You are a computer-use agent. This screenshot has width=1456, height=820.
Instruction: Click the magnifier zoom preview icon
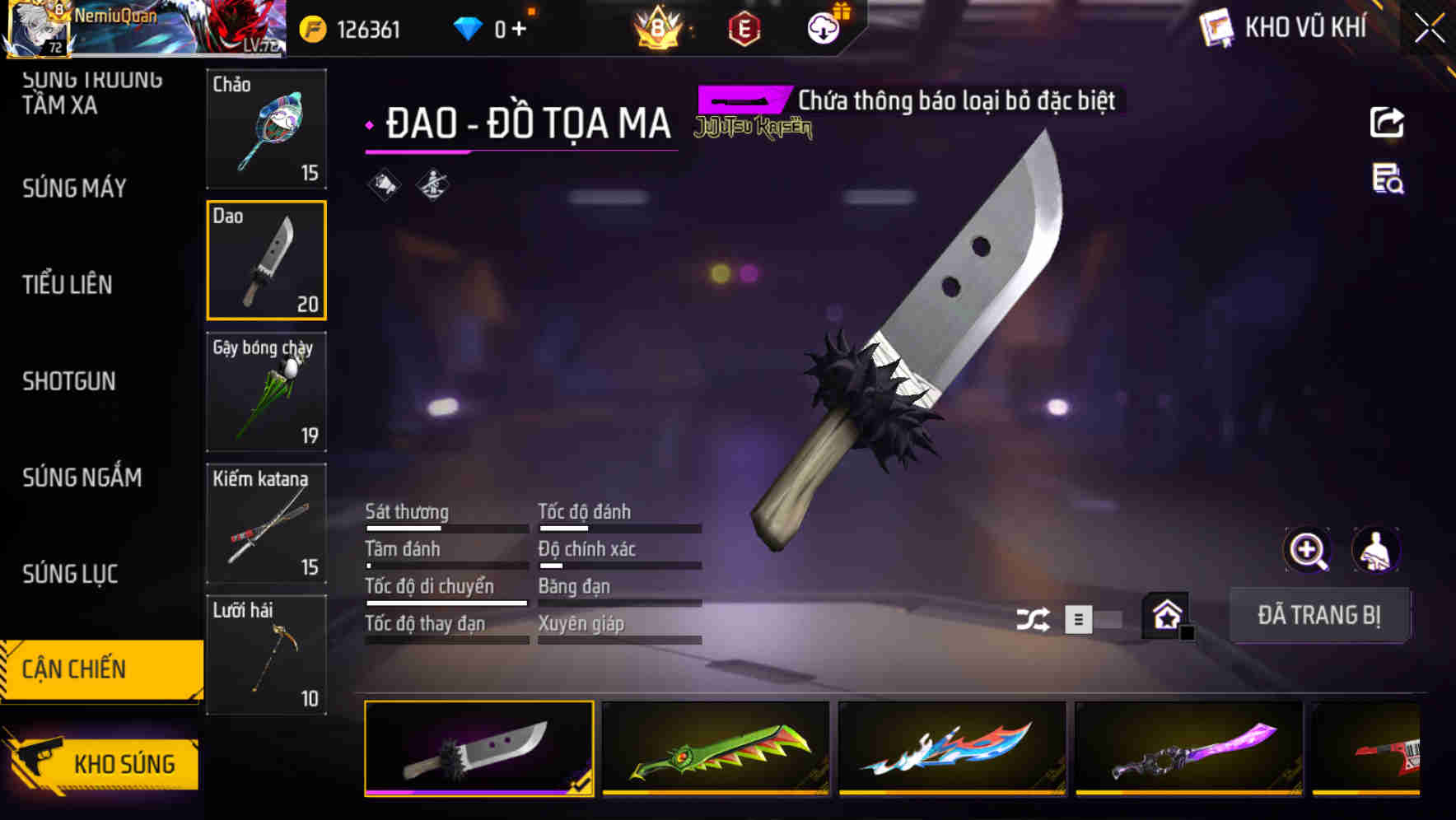1306,550
